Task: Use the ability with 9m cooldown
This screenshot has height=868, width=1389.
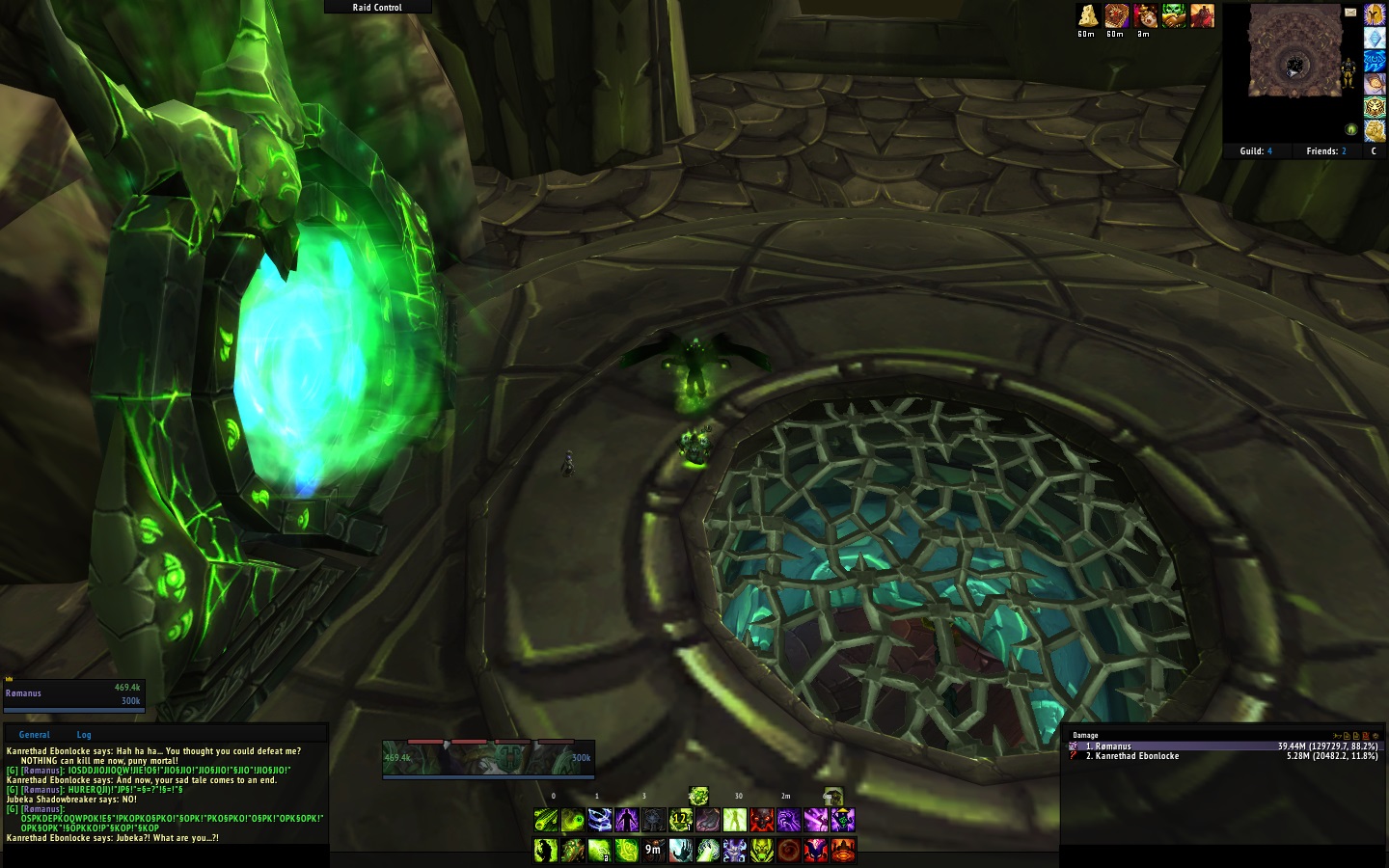Action: pyautogui.click(x=654, y=850)
